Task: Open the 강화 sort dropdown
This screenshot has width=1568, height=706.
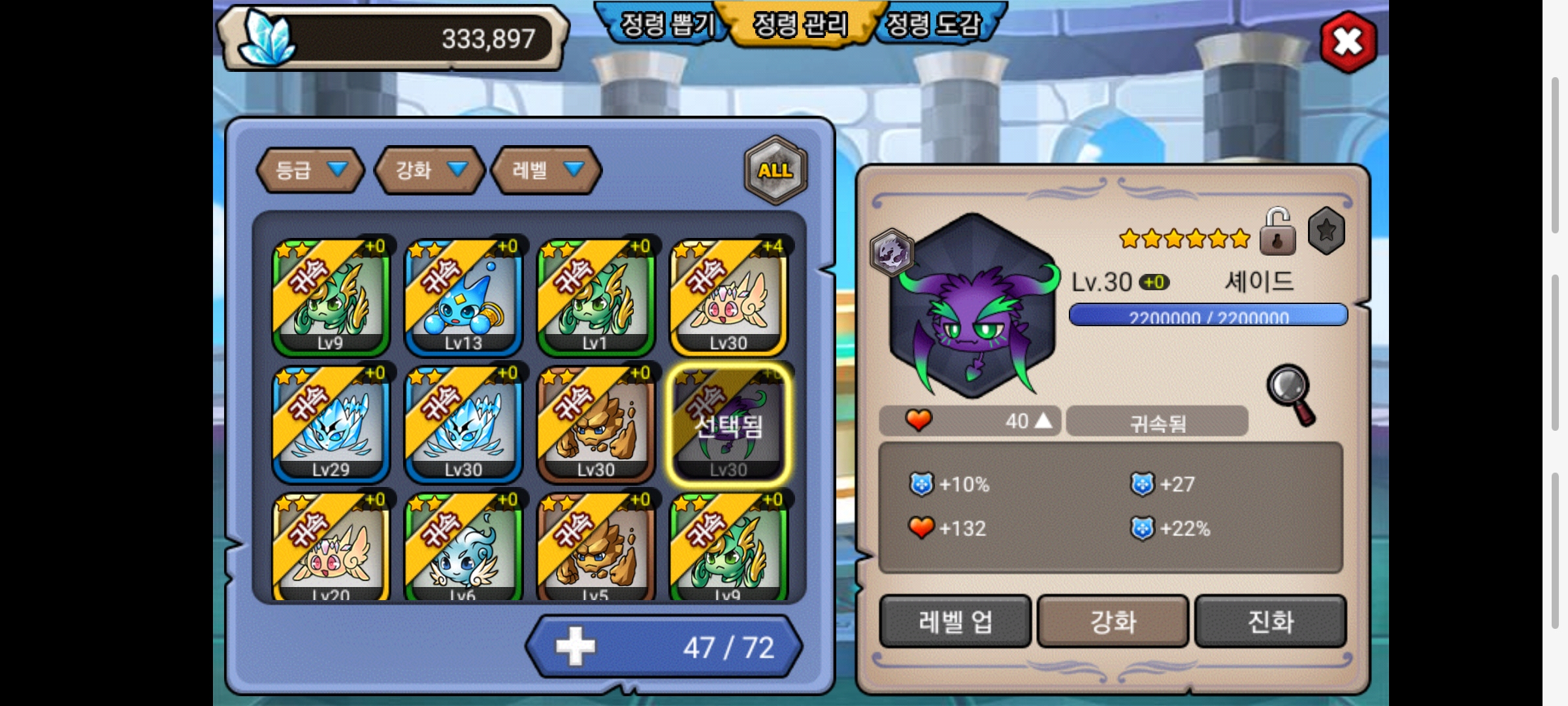Action: click(x=429, y=171)
